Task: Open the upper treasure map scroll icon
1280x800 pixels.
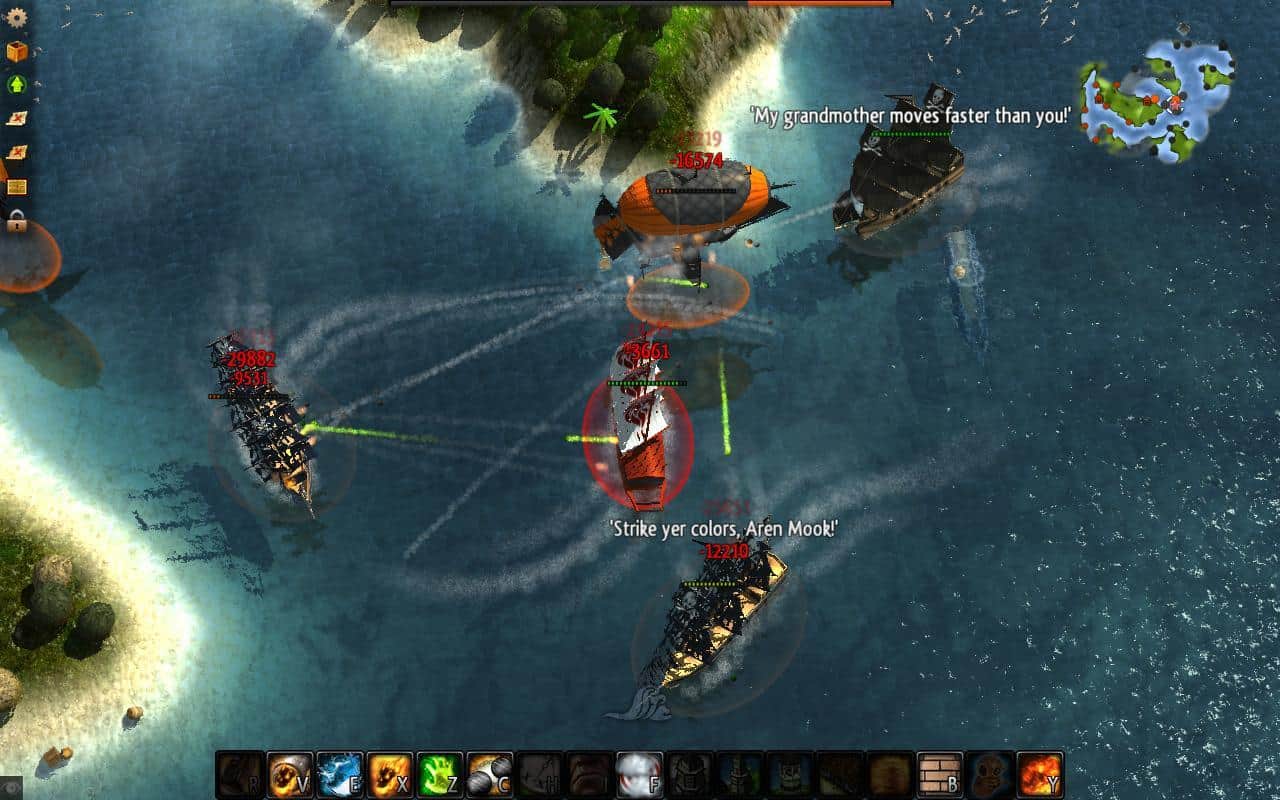Action: pos(15,118)
